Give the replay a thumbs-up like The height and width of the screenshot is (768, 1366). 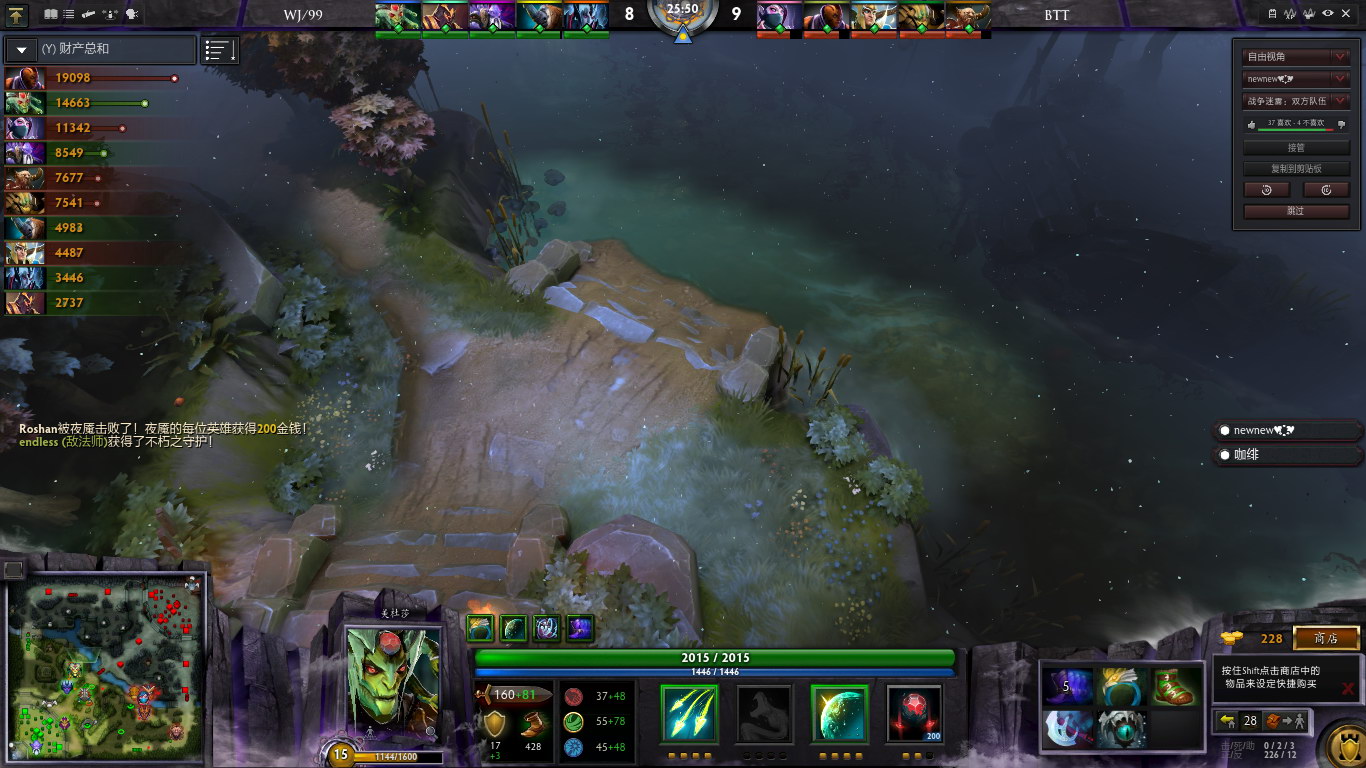tap(1251, 124)
